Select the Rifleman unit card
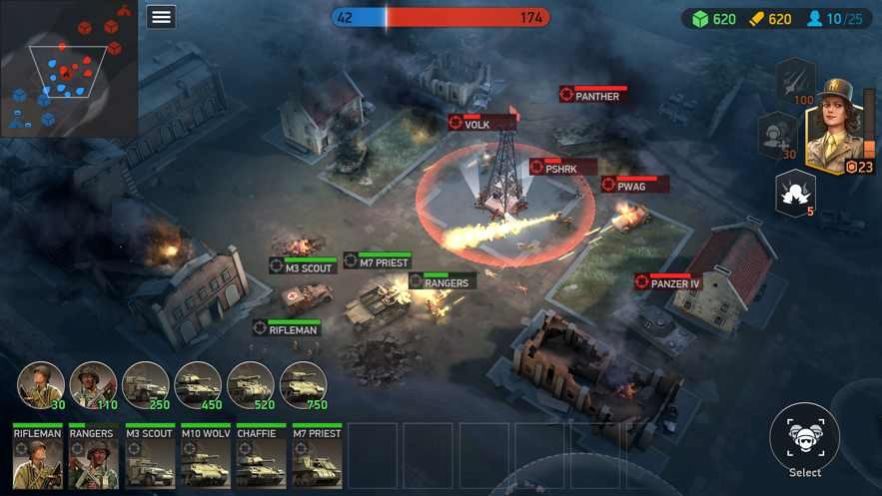Viewport: 882px width, 496px height. pos(38,457)
